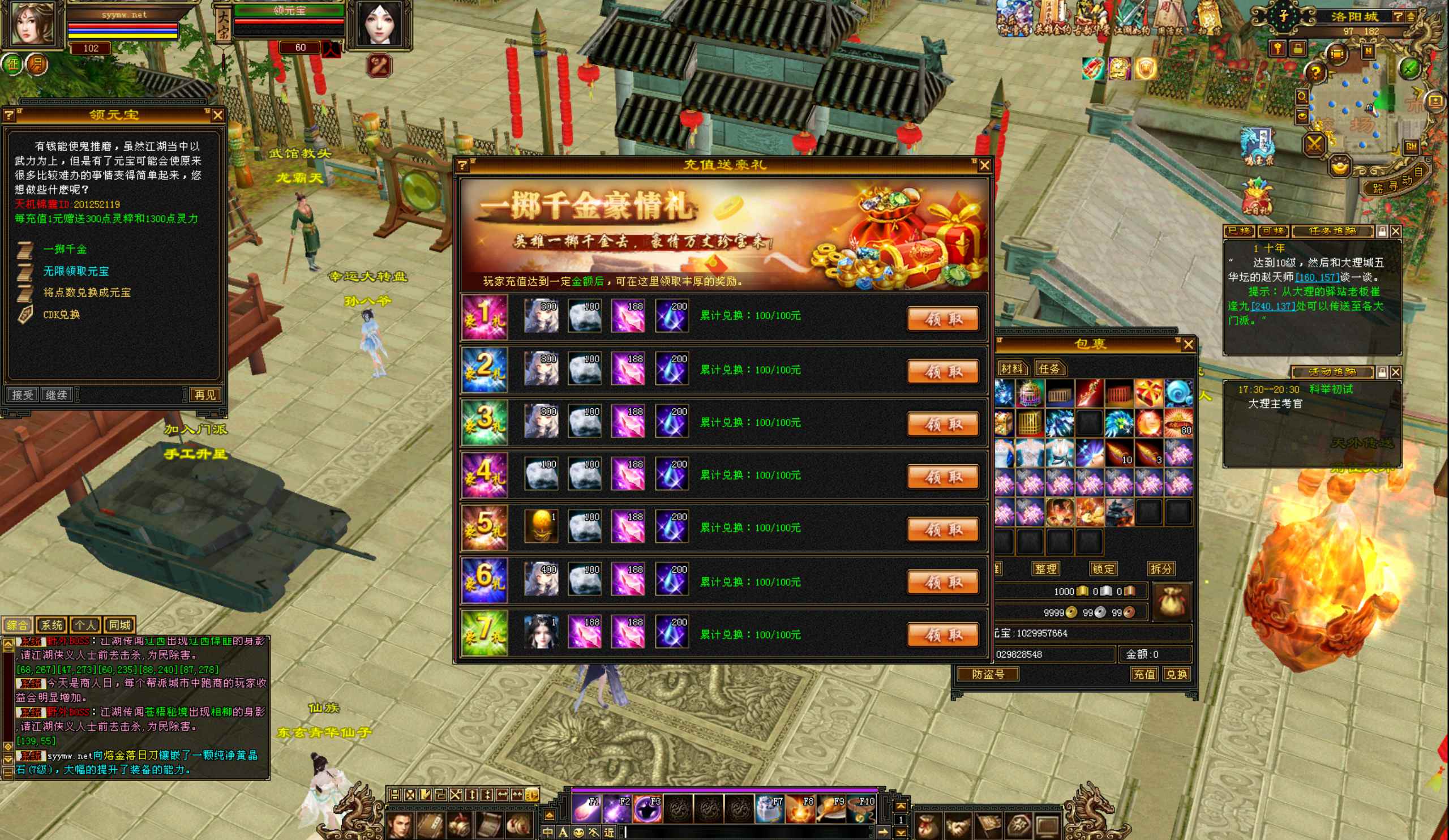Sort the bag with 整理 button
This screenshot has height=840, width=1449.
1045,569
